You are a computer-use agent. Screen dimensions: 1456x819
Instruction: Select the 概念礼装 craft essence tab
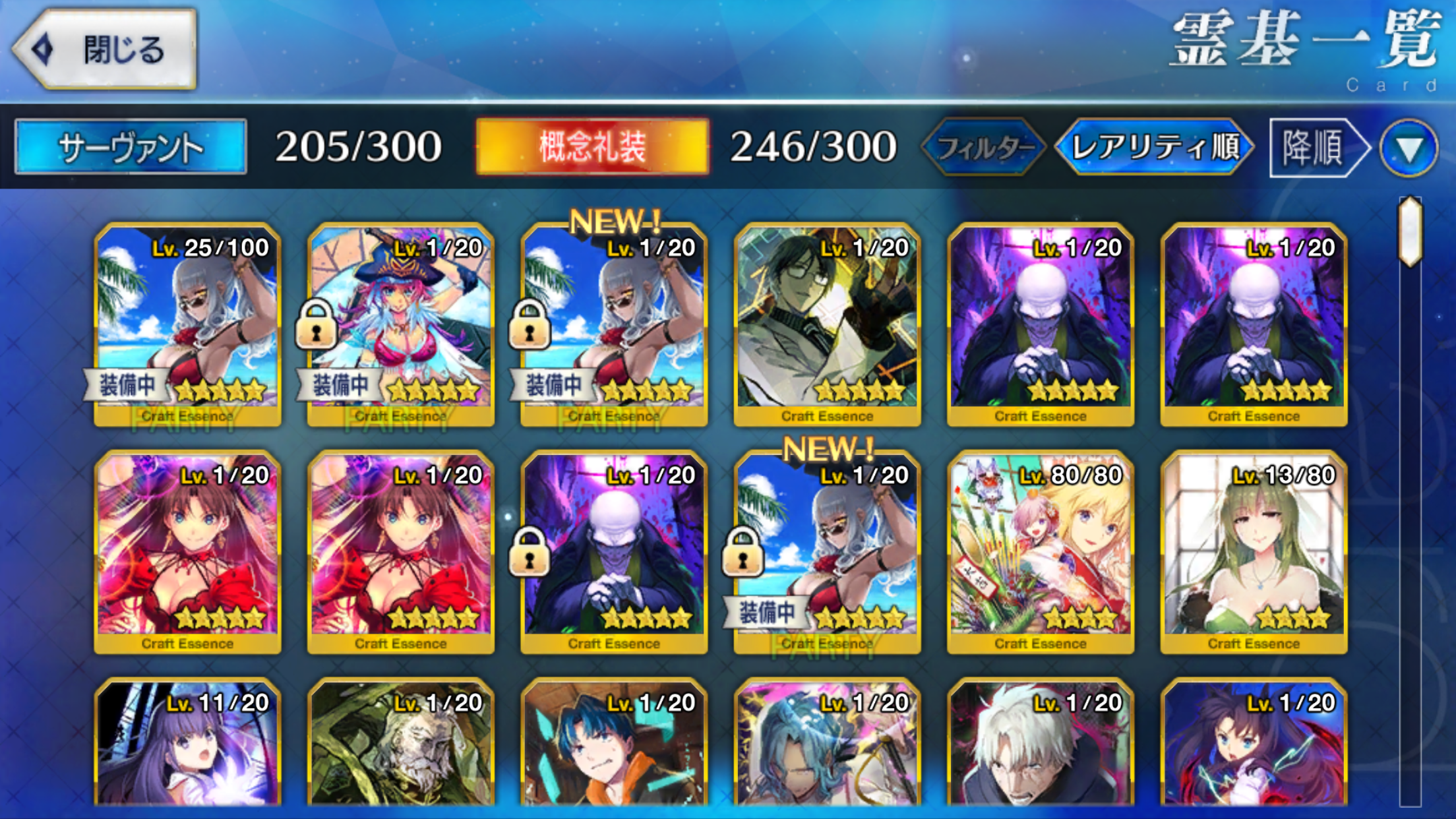pyautogui.click(x=591, y=146)
